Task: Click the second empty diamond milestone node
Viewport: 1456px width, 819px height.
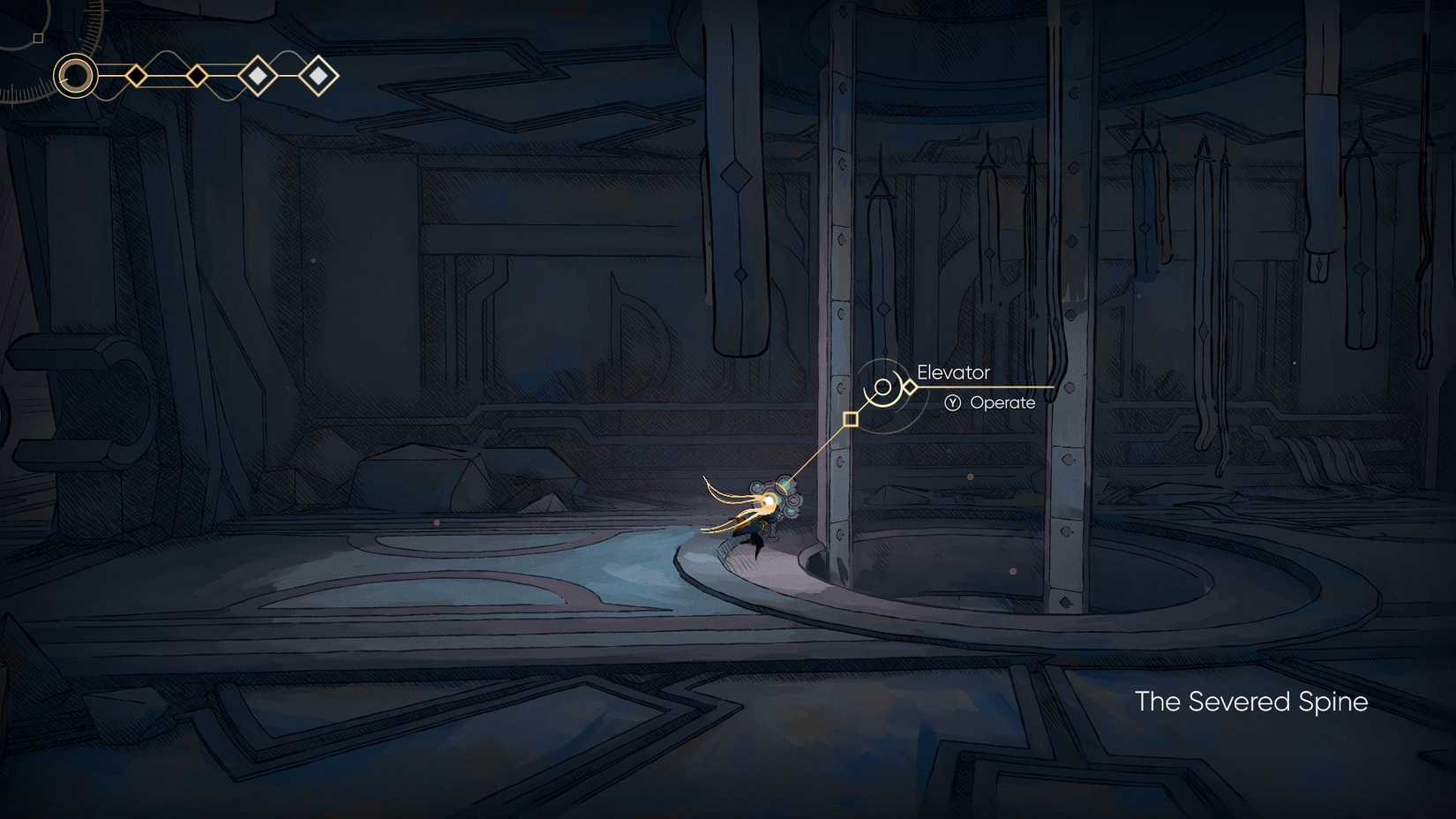Action: pos(197,75)
